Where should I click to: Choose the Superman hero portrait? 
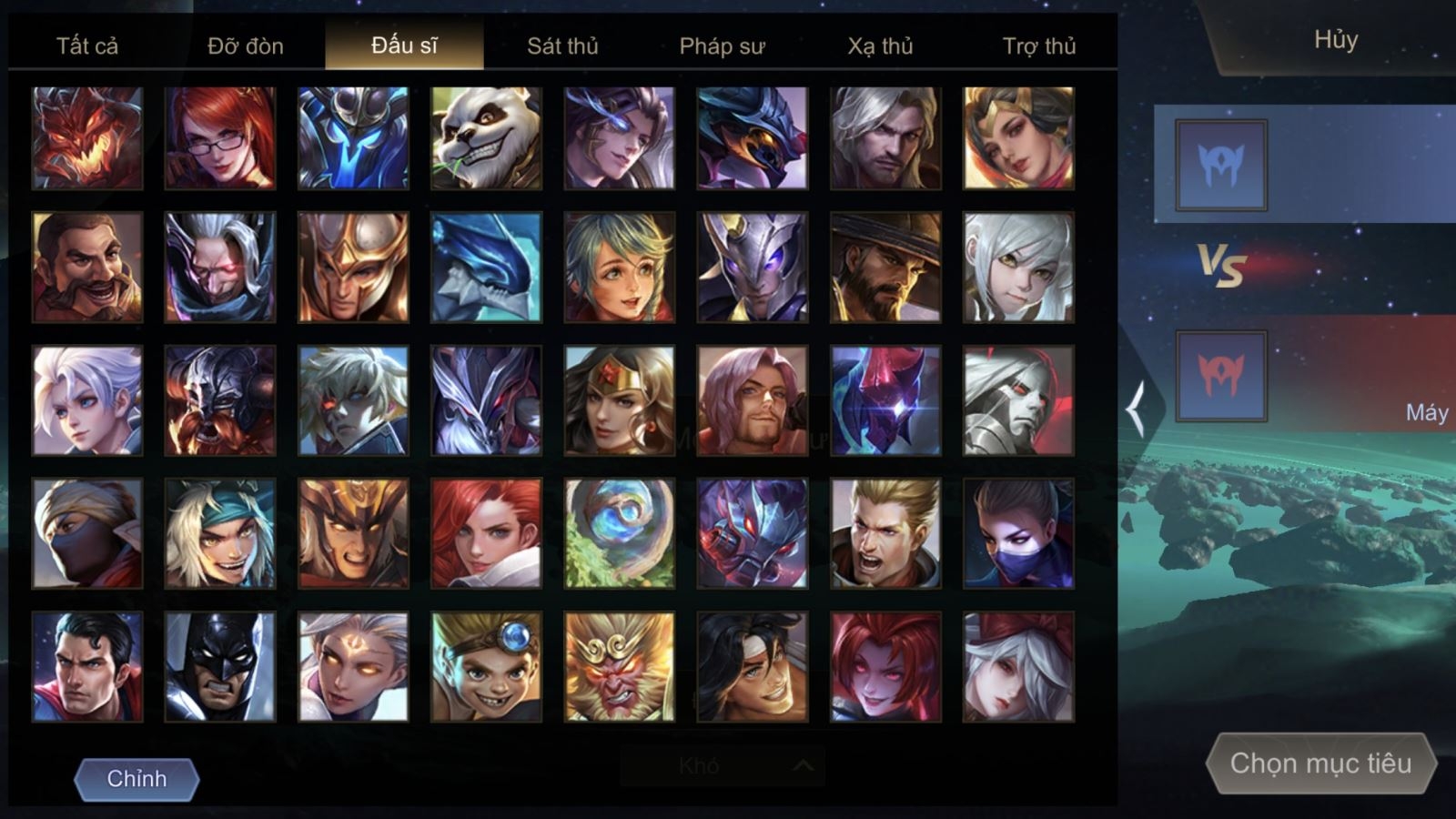pos(87,667)
